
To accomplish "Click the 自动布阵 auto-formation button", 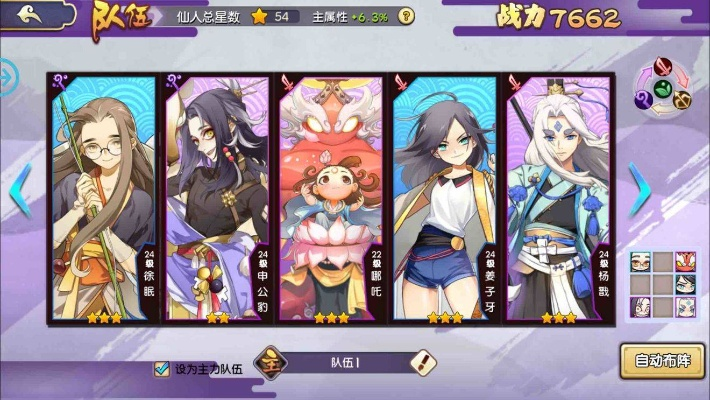I will [x=662, y=359].
